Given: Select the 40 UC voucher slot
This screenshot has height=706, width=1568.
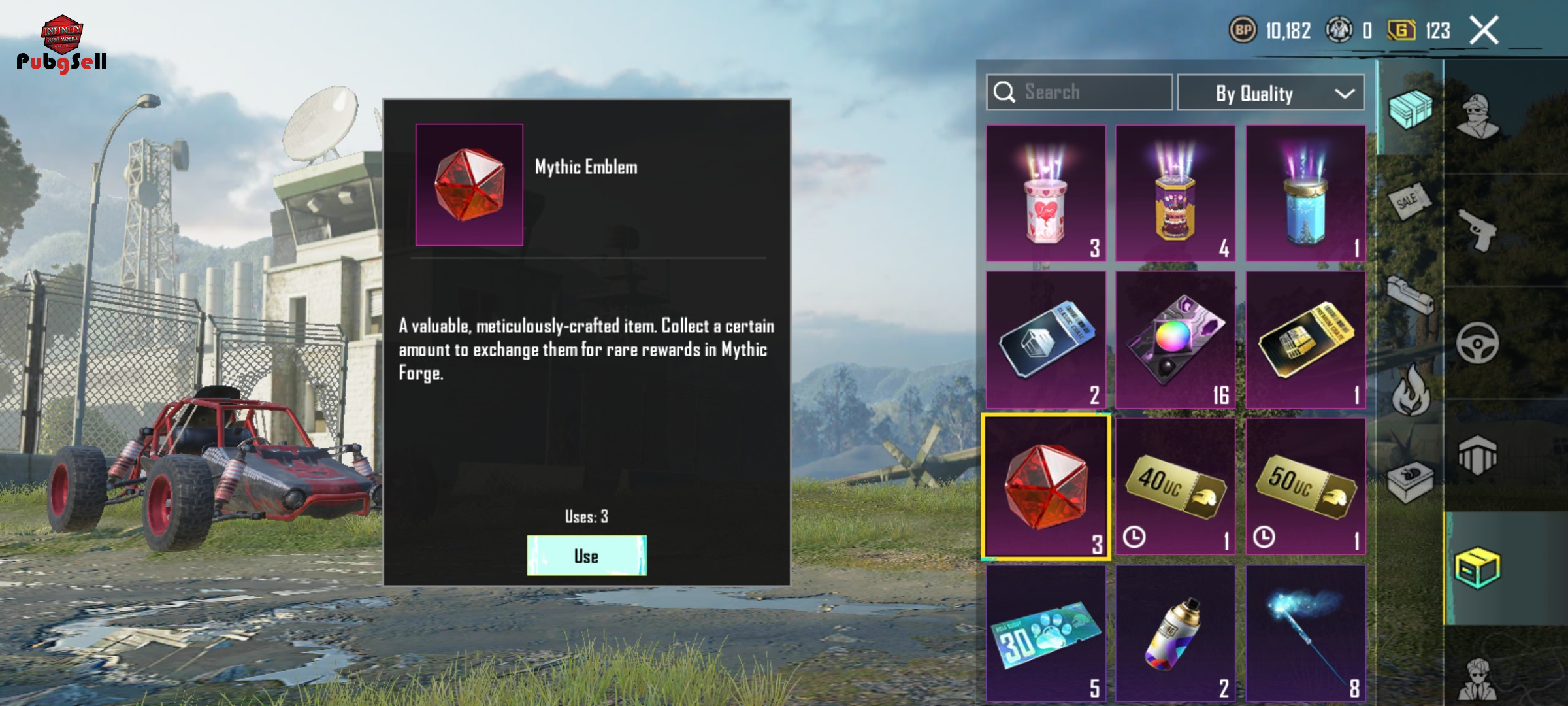Looking at the screenshot, I should click(x=1175, y=486).
